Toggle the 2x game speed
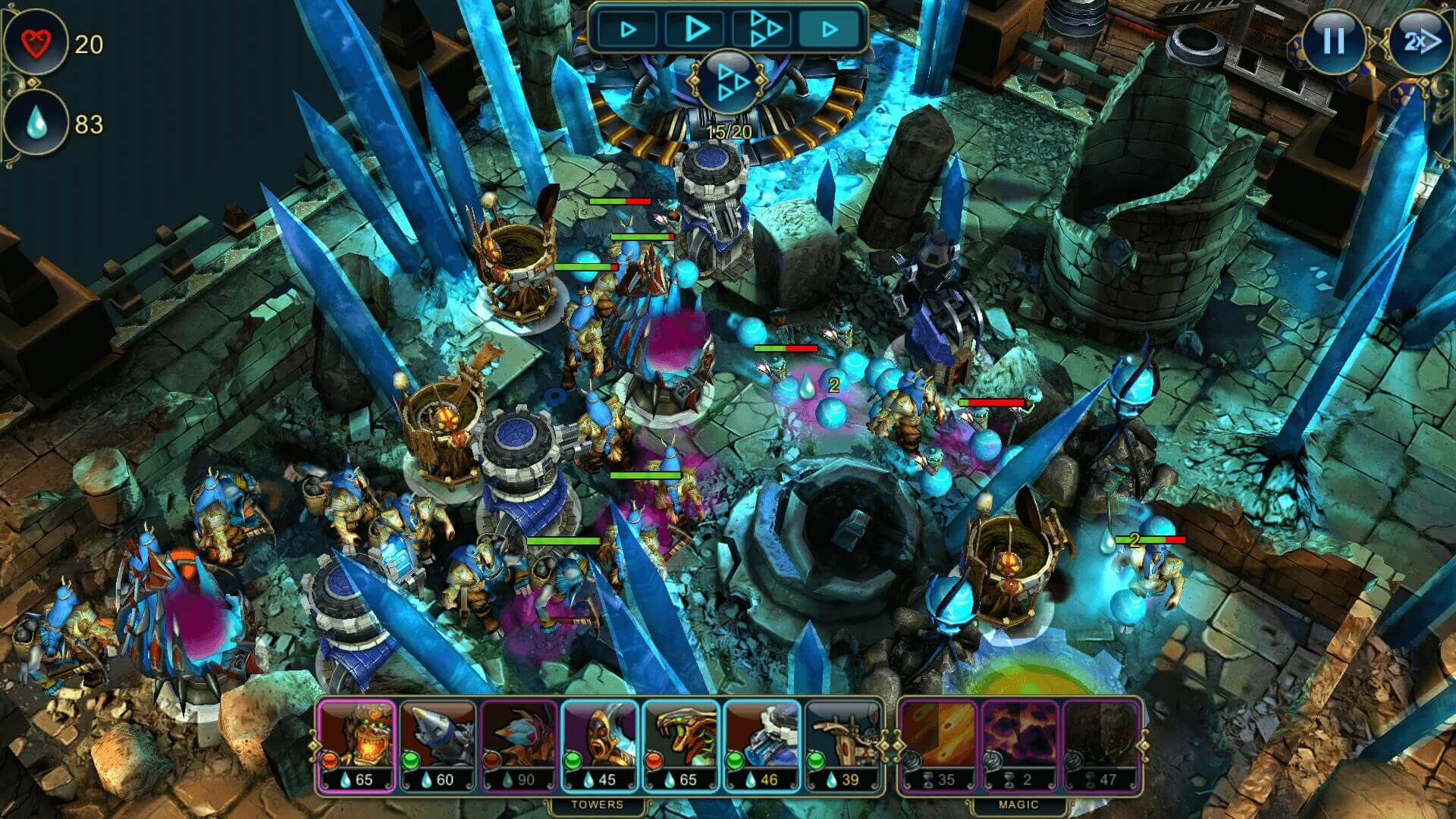The image size is (1456, 819). point(1418,42)
